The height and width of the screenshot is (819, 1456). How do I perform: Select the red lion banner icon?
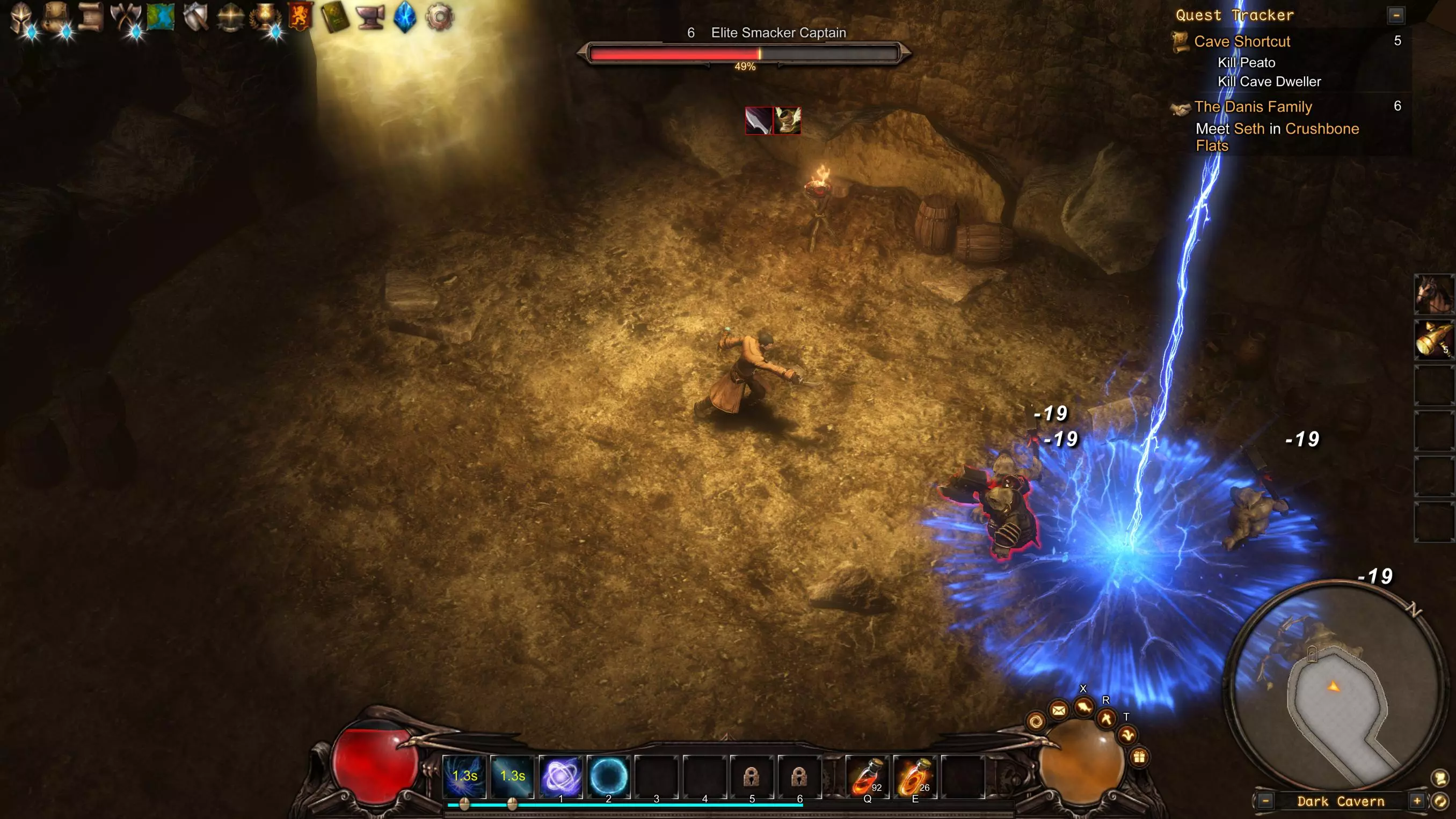coord(300,17)
